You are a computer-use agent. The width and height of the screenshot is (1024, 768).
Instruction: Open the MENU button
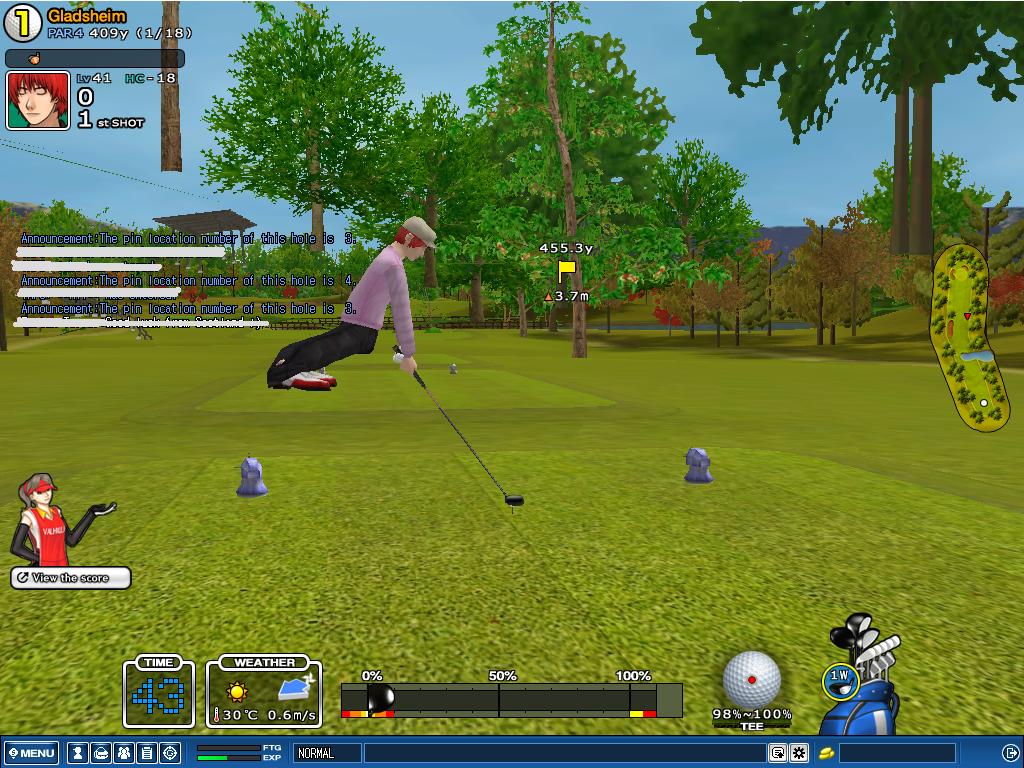(x=31, y=753)
